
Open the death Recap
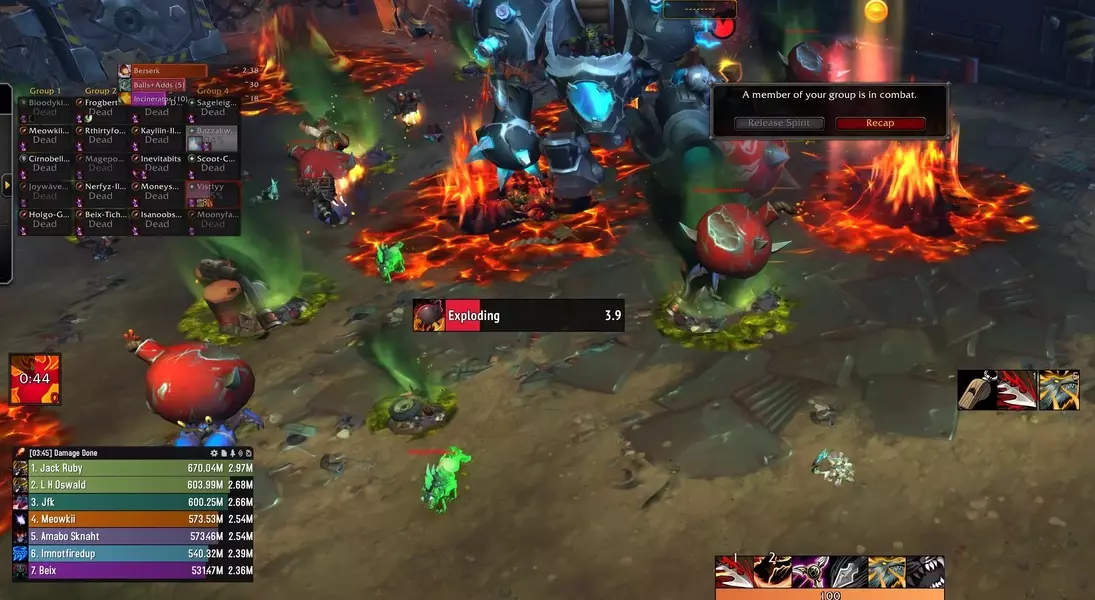880,123
